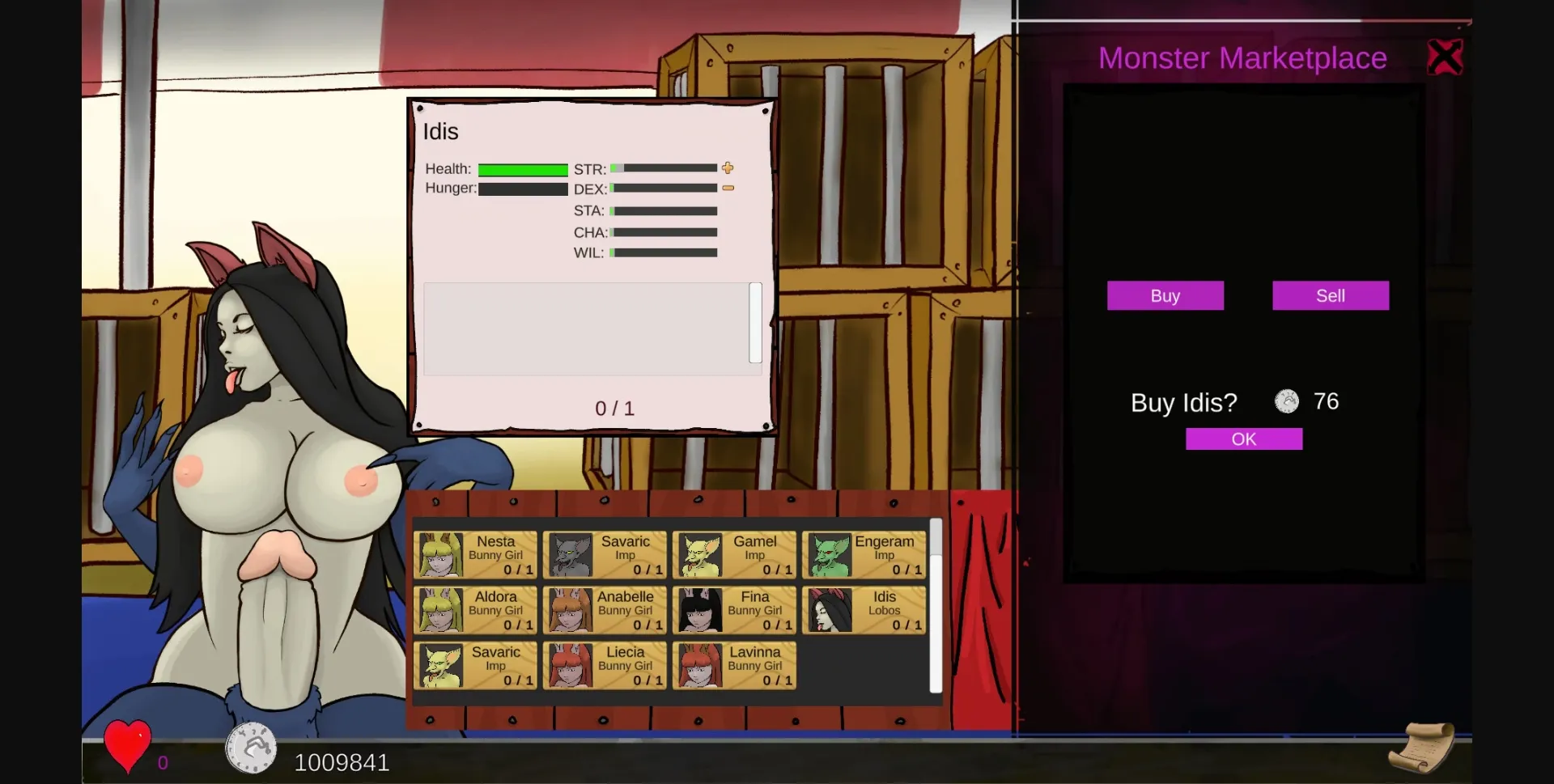Switch to Sell mode in the marketplace
1554x784 pixels.
tap(1331, 295)
